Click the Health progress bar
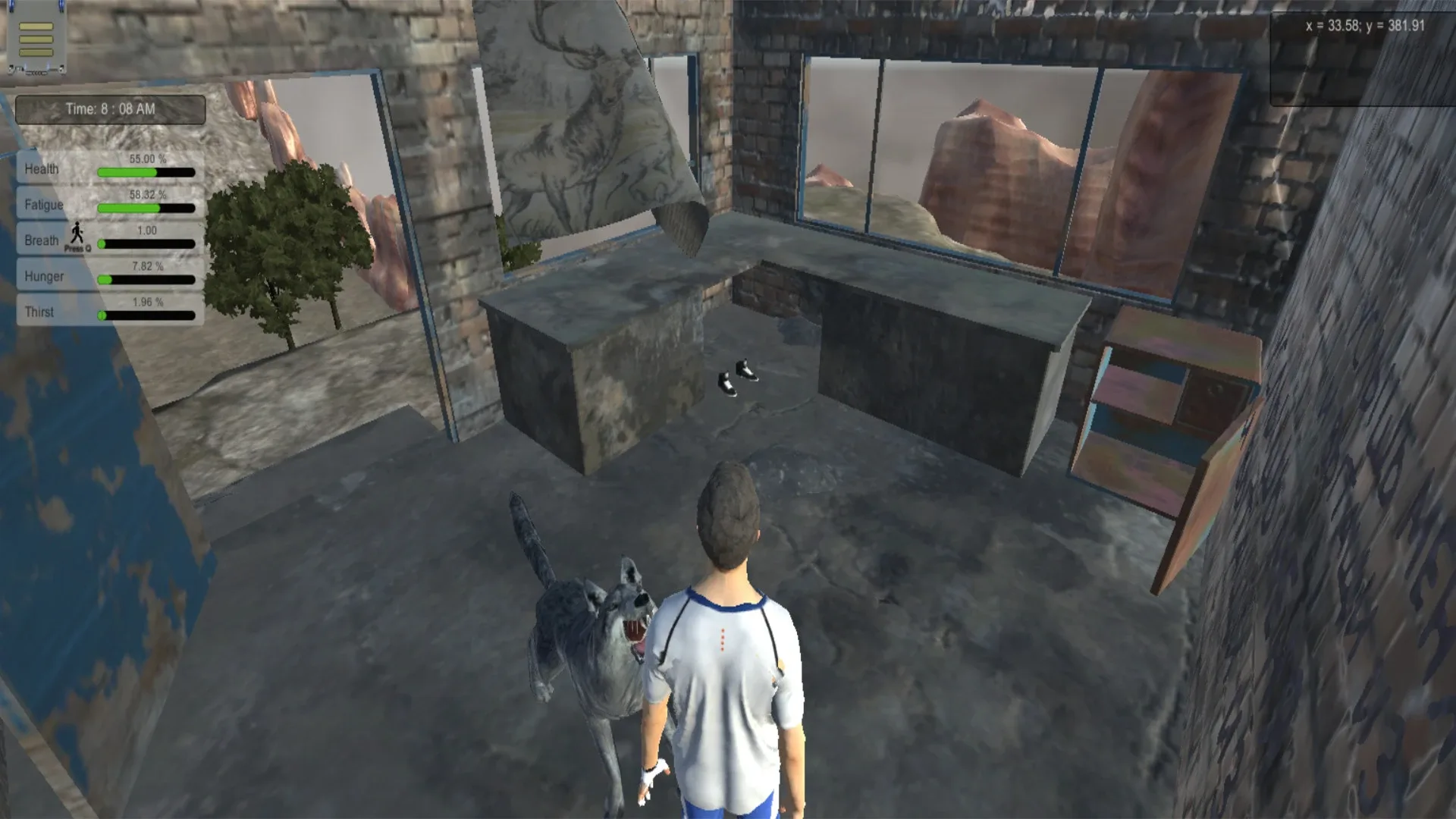The image size is (1456, 819). pos(144,171)
